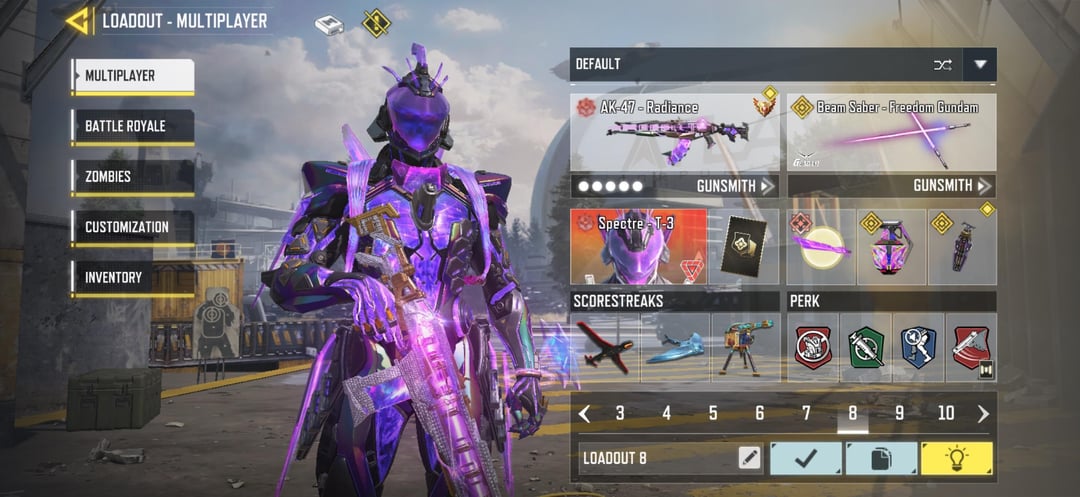Viewport: 1080px width, 497px height.
Task: Select the Multiplayer menu entry
Action: tap(132, 76)
